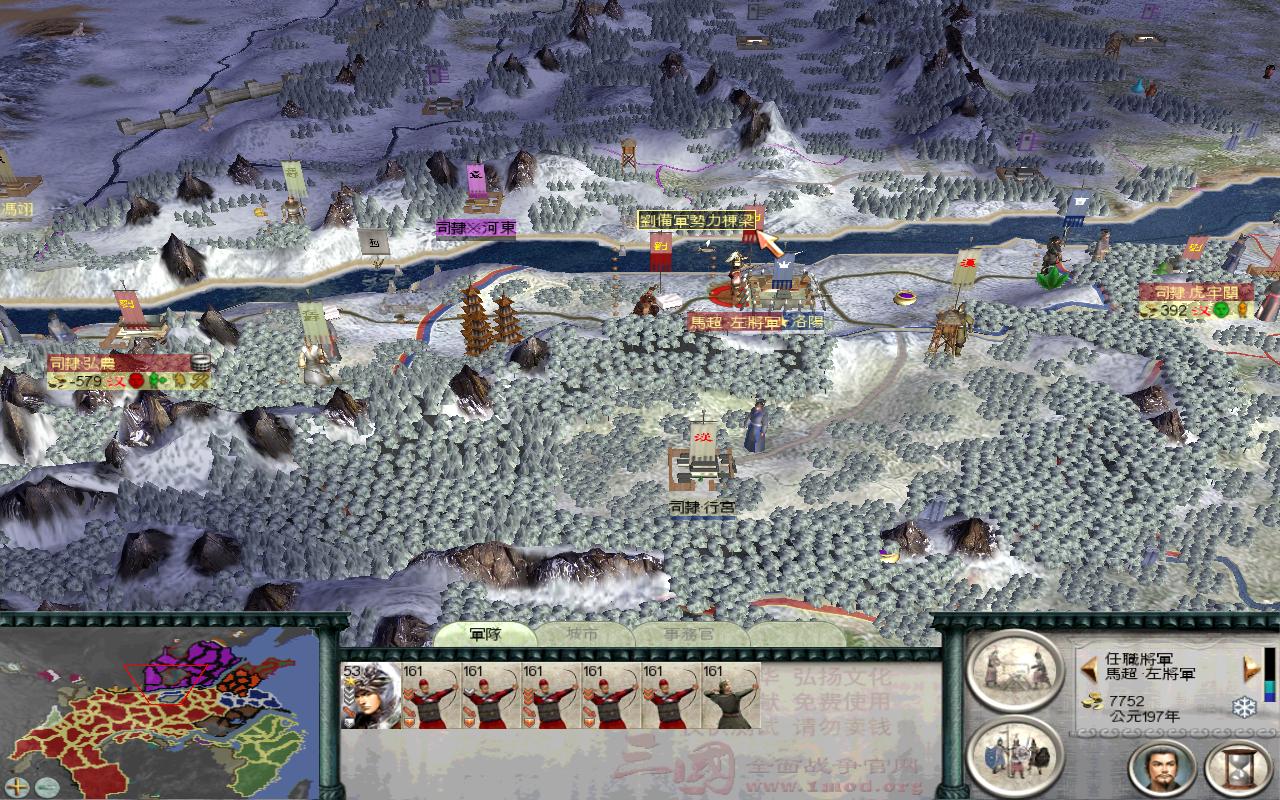Viewport: 1280px width, 800px height.
Task: Click inside the red viewport rectangle on the minimap
Action: tap(165, 685)
